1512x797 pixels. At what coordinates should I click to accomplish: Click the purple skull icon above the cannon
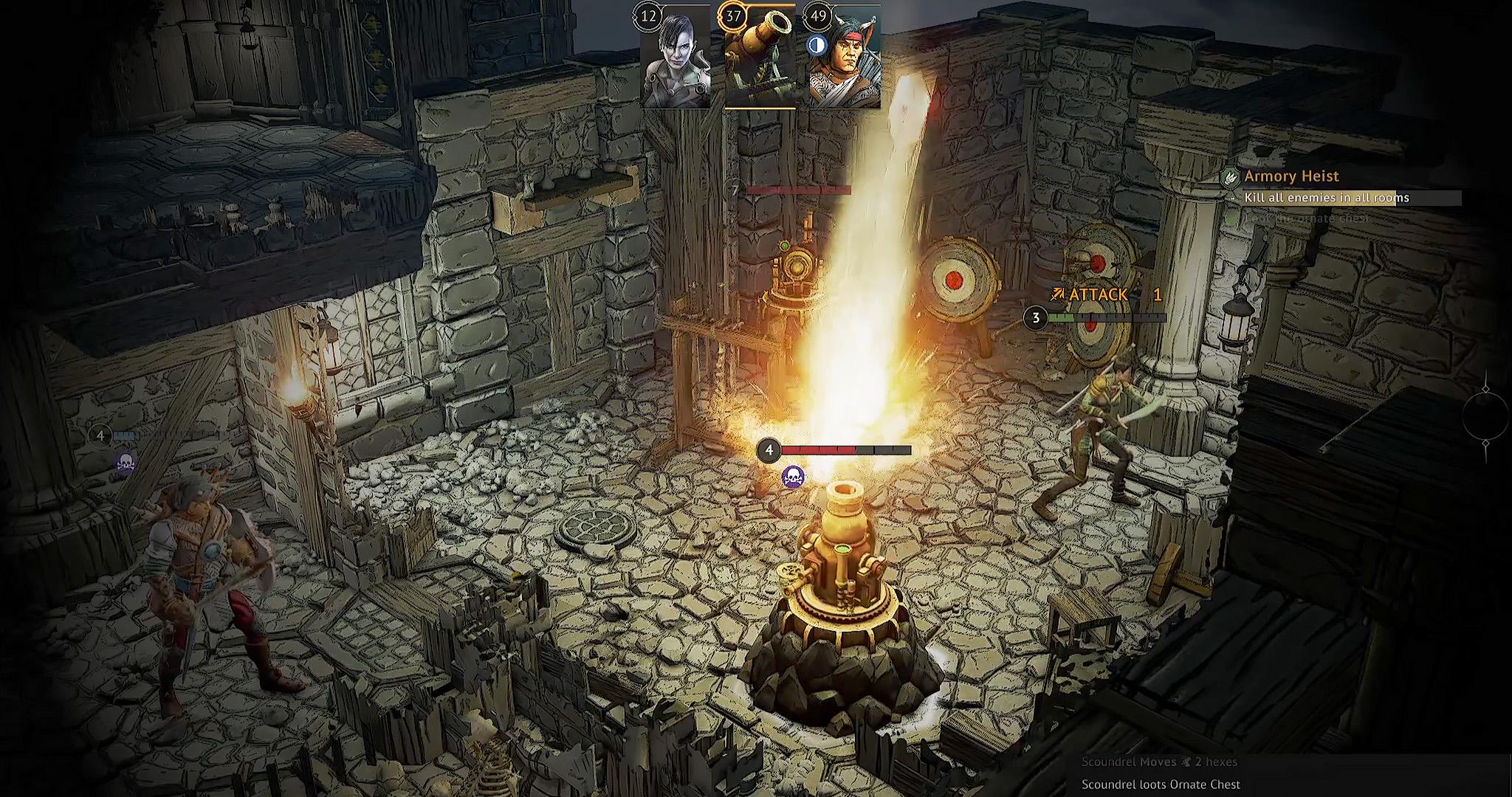click(x=793, y=477)
